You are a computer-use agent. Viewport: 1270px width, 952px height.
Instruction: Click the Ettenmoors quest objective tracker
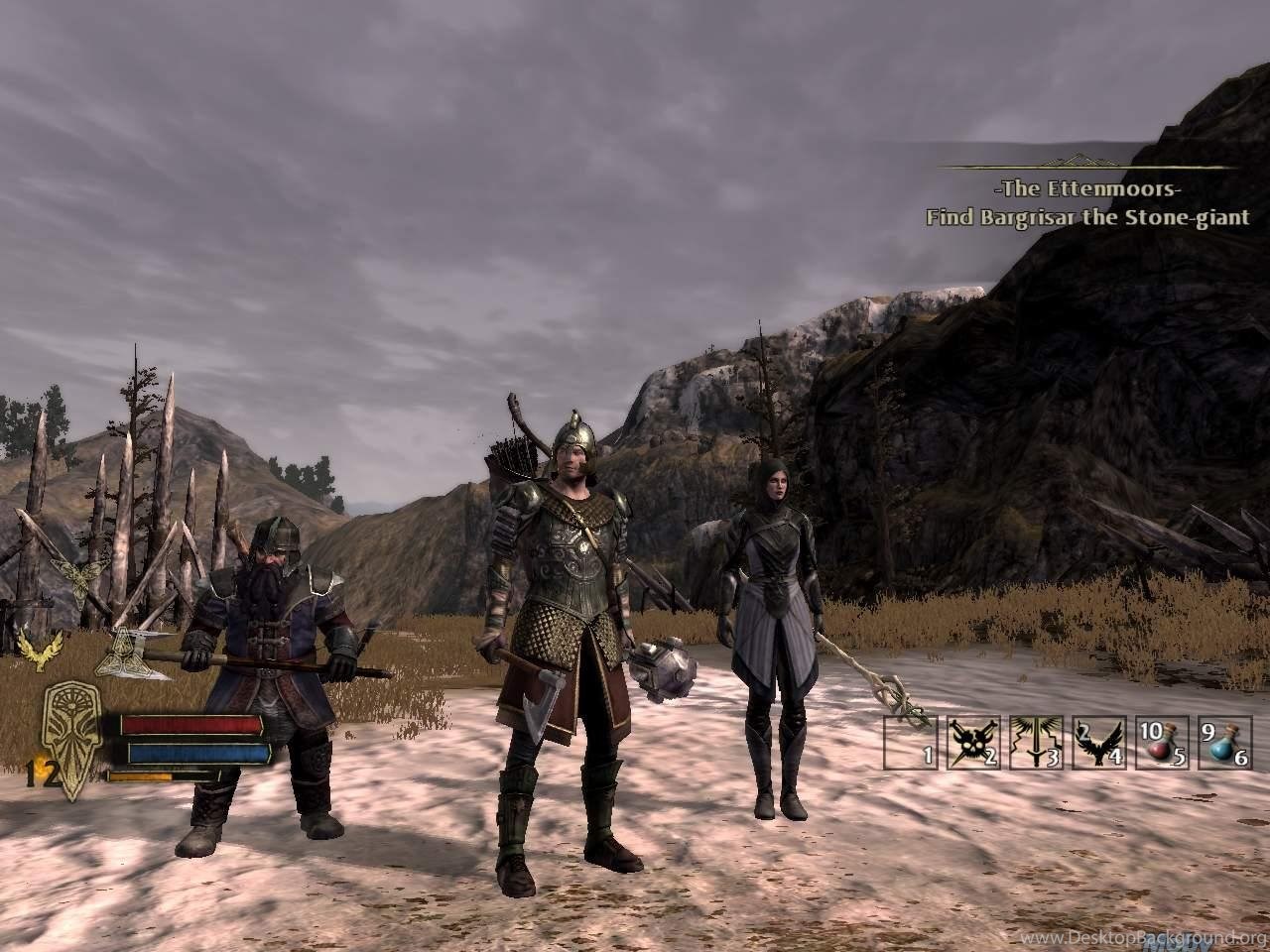(1087, 203)
